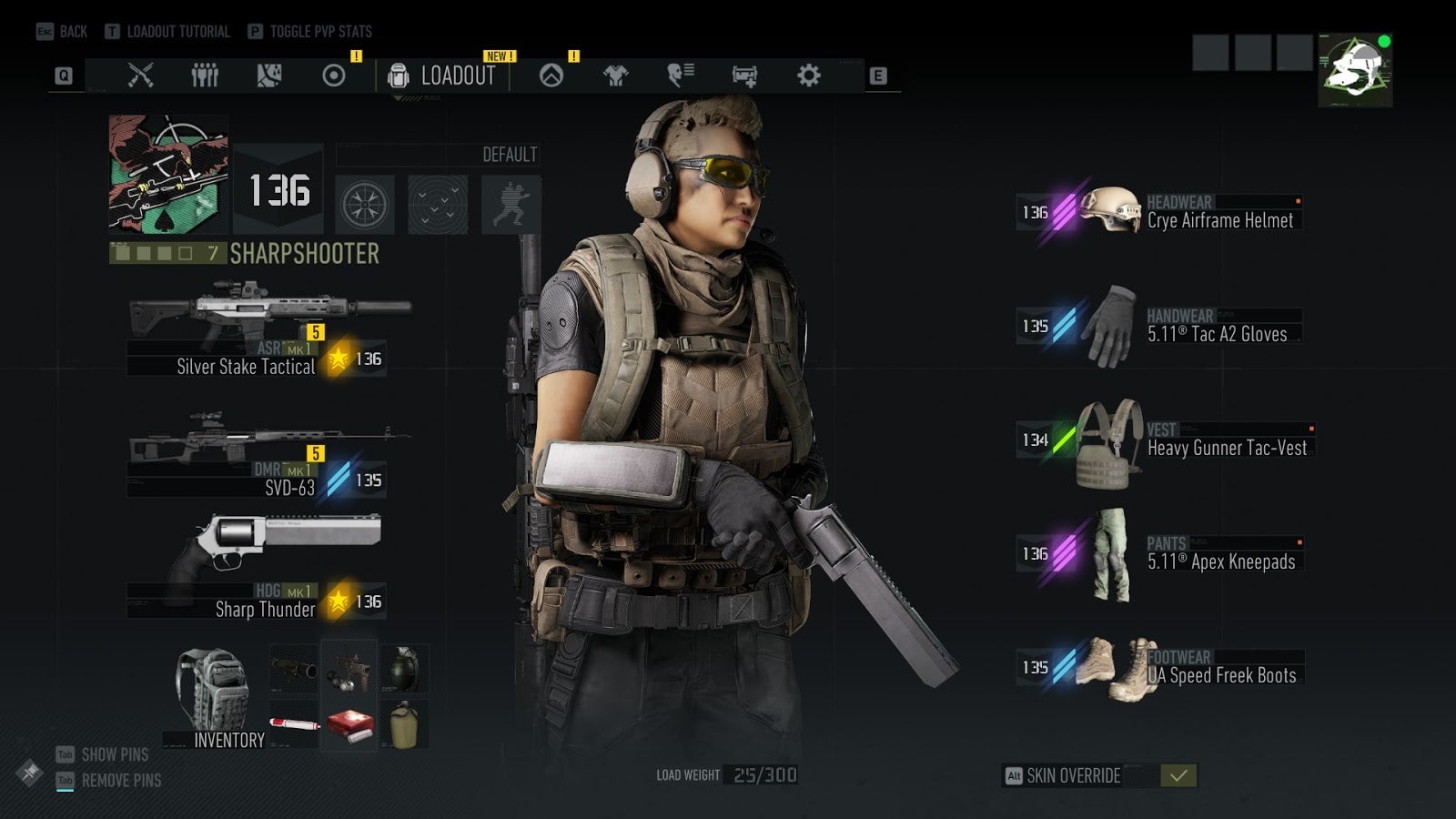Switch to the gear settings tab
The width and height of the screenshot is (1456, 819).
tap(808, 76)
